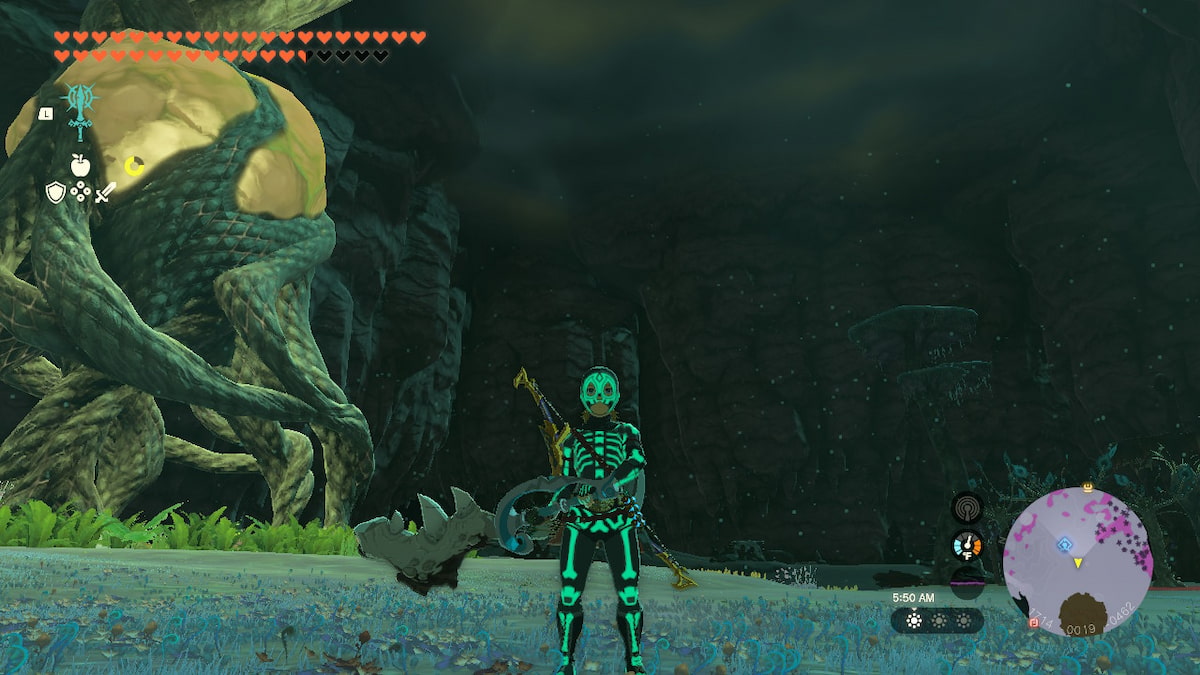Open the apple quick-item shortcut
Viewport: 1200px width, 675px height.
(x=80, y=166)
